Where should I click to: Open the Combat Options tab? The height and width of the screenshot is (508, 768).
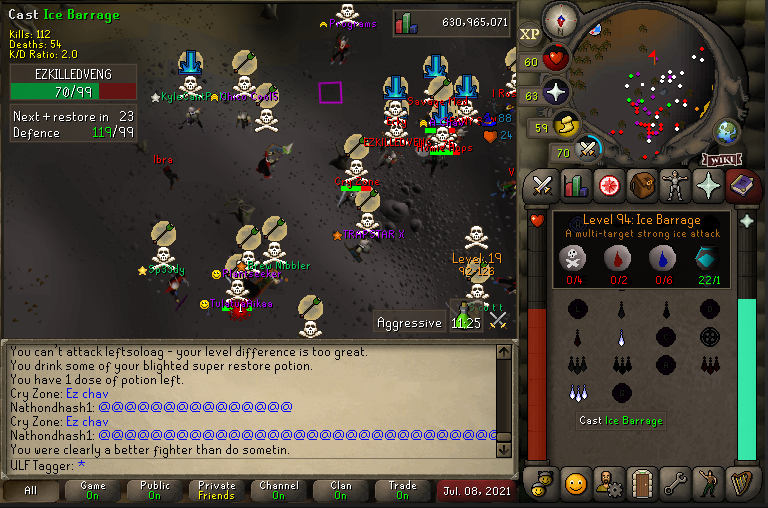pyautogui.click(x=543, y=184)
